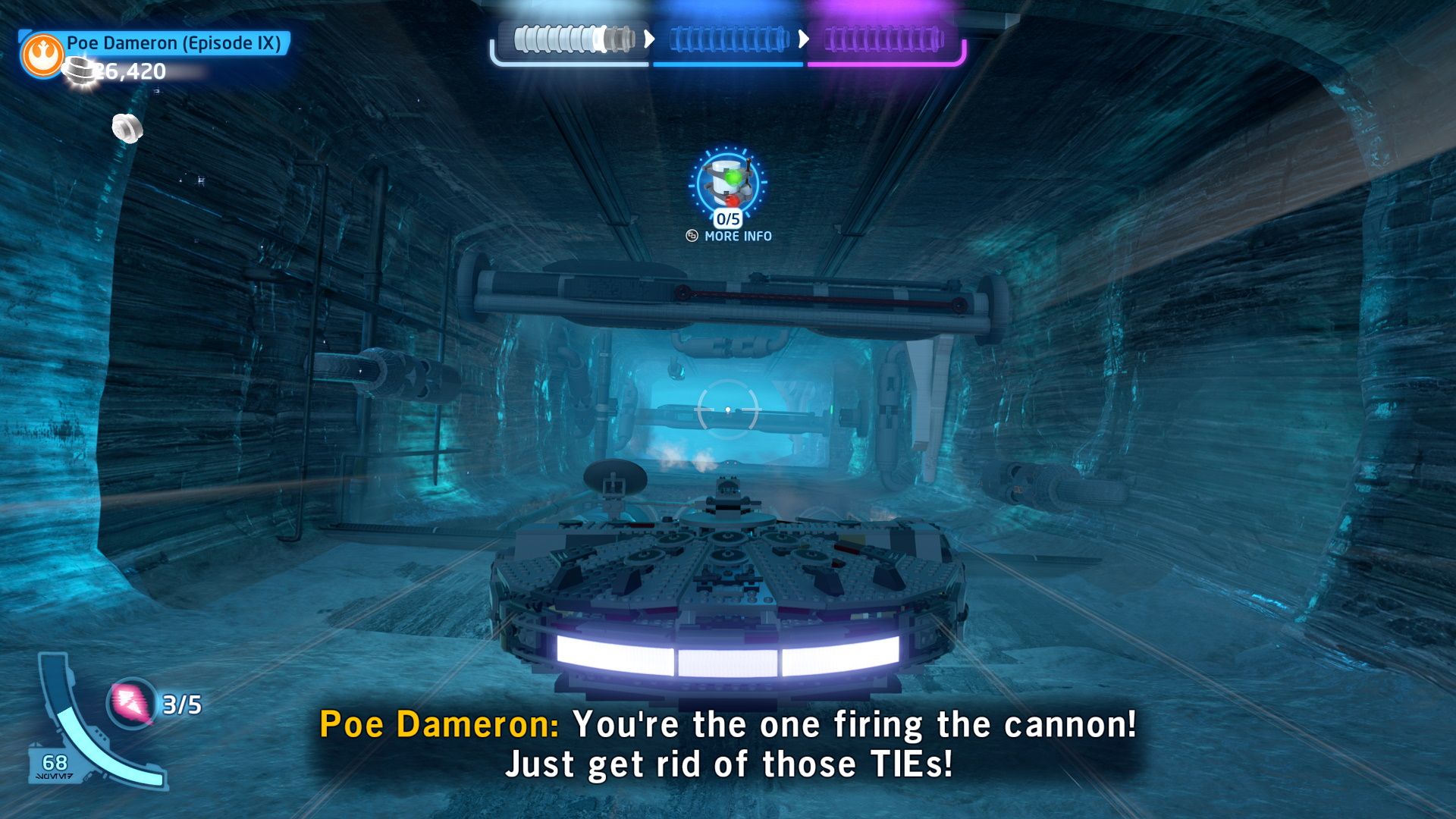Select the Poe Dameron character portrait icon
The image size is (1456, 819).
pyautogui.click(x=43, y=55)
